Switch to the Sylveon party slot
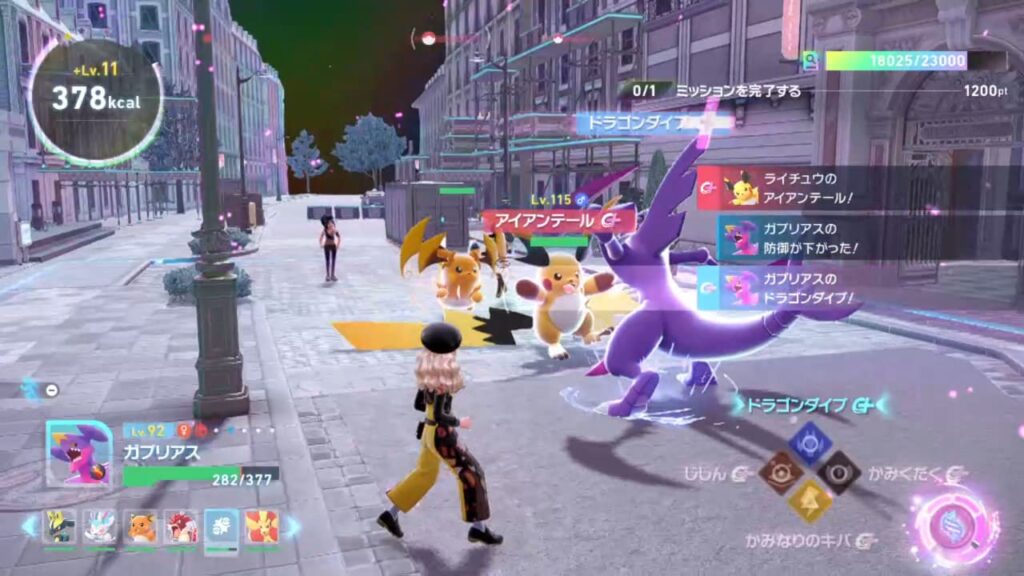Screen dimensions: 1024x576 (x=100, y=526)
